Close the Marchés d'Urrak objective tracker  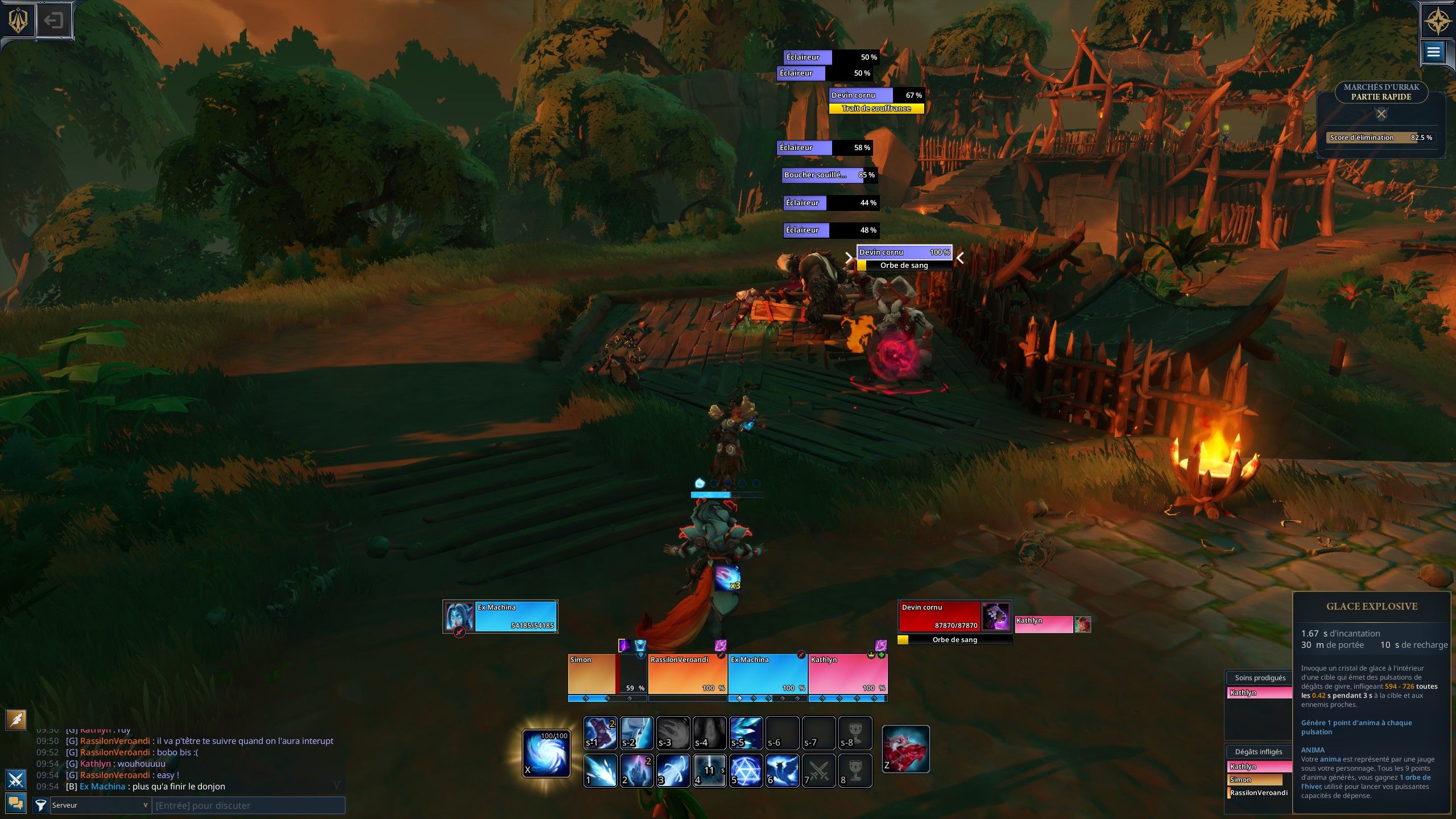coord(1381,114)
